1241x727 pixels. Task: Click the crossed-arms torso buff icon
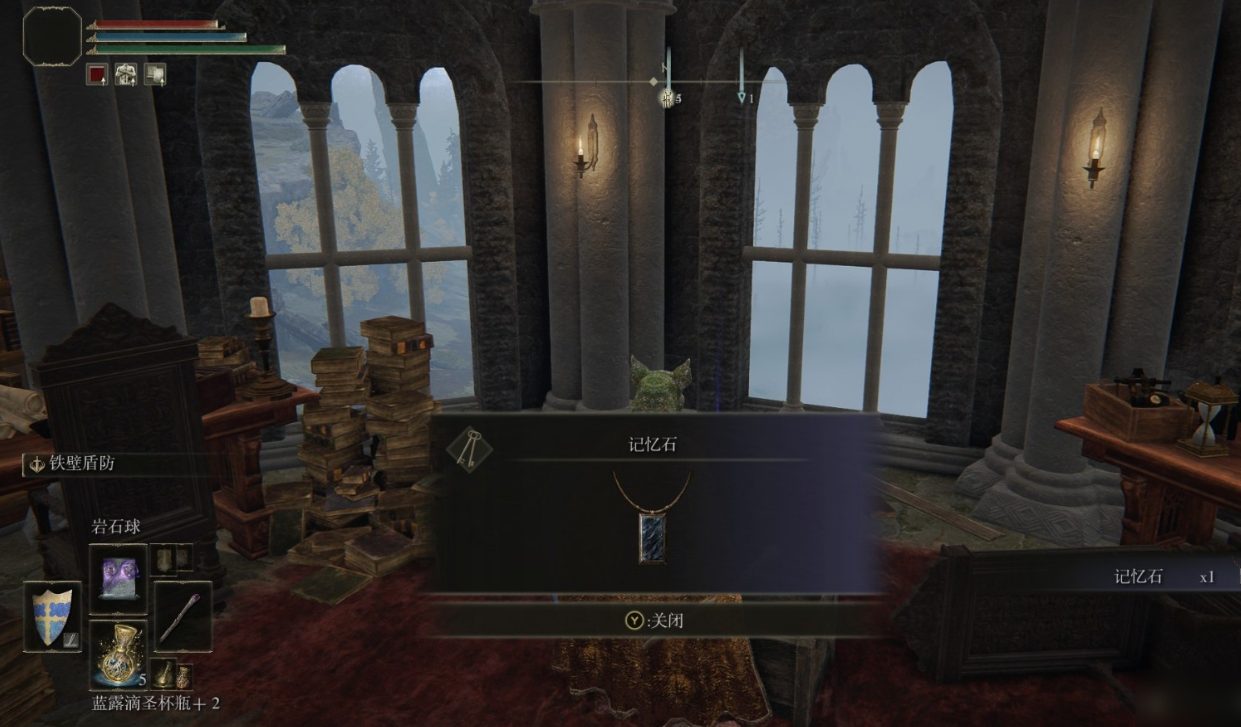point(126,74)
